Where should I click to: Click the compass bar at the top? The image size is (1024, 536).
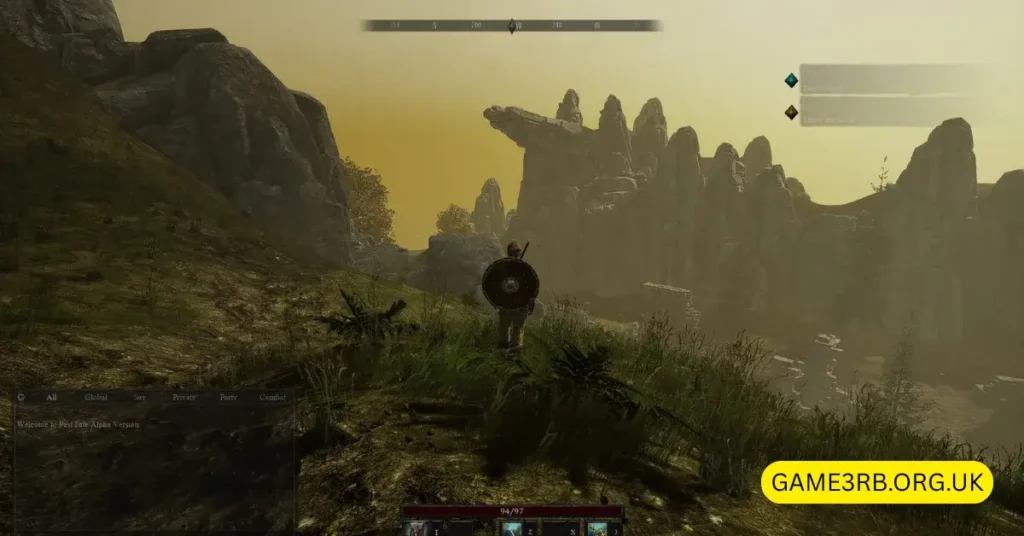pos(512,25)
